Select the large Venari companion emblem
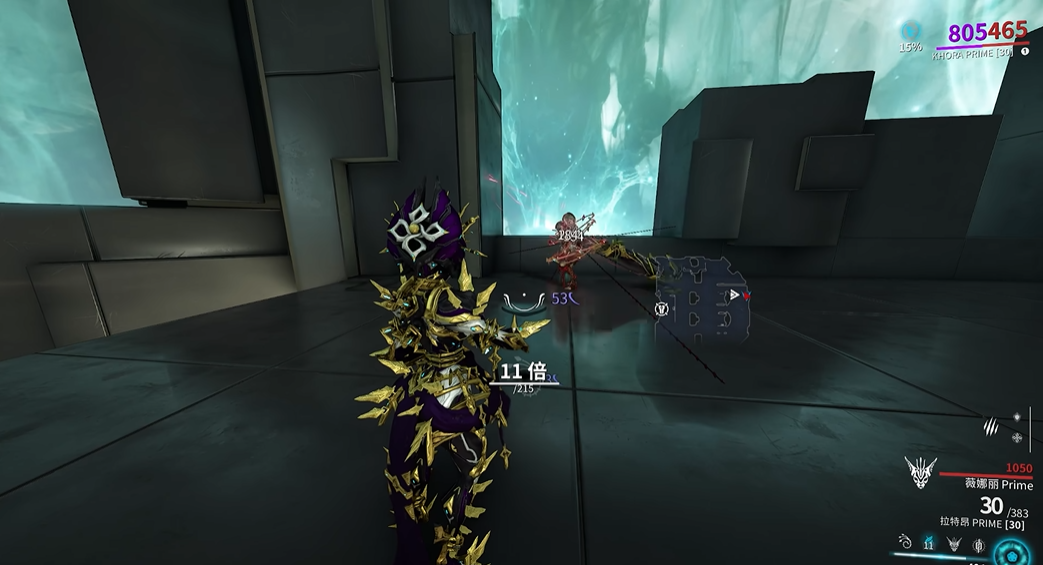Viewport: 1043px width, 565px height. (x=919, y=471)
